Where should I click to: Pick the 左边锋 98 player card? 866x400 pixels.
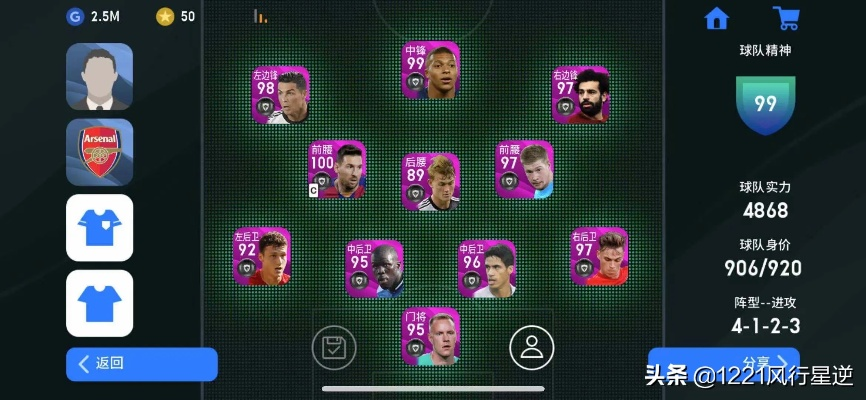[x=280, y=95]
